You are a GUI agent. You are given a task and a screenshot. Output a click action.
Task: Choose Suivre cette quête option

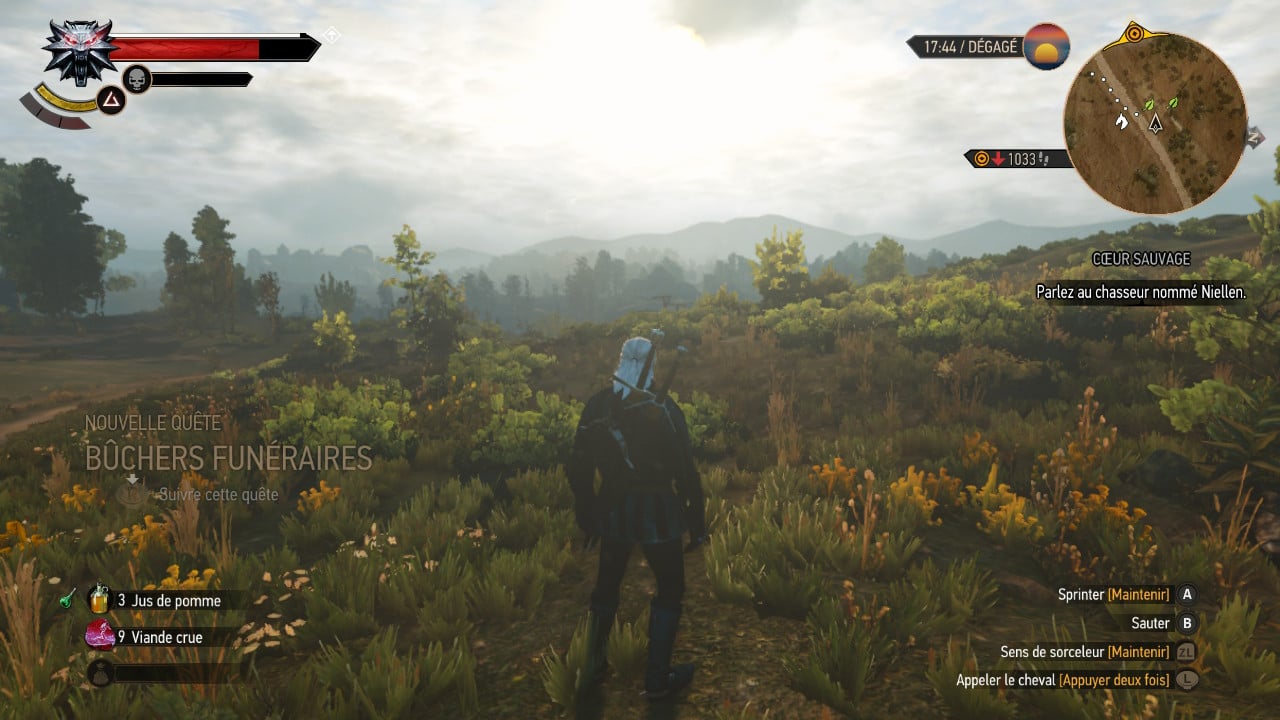[x=217, y=494]
